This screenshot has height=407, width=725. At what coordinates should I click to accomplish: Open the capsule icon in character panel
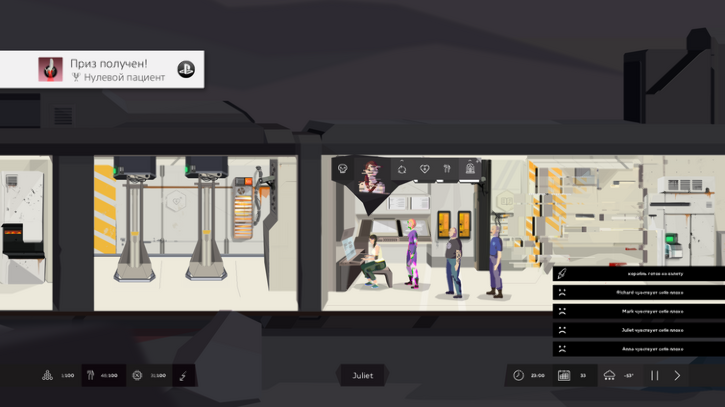pyautogui.click(x=470, y=169)
